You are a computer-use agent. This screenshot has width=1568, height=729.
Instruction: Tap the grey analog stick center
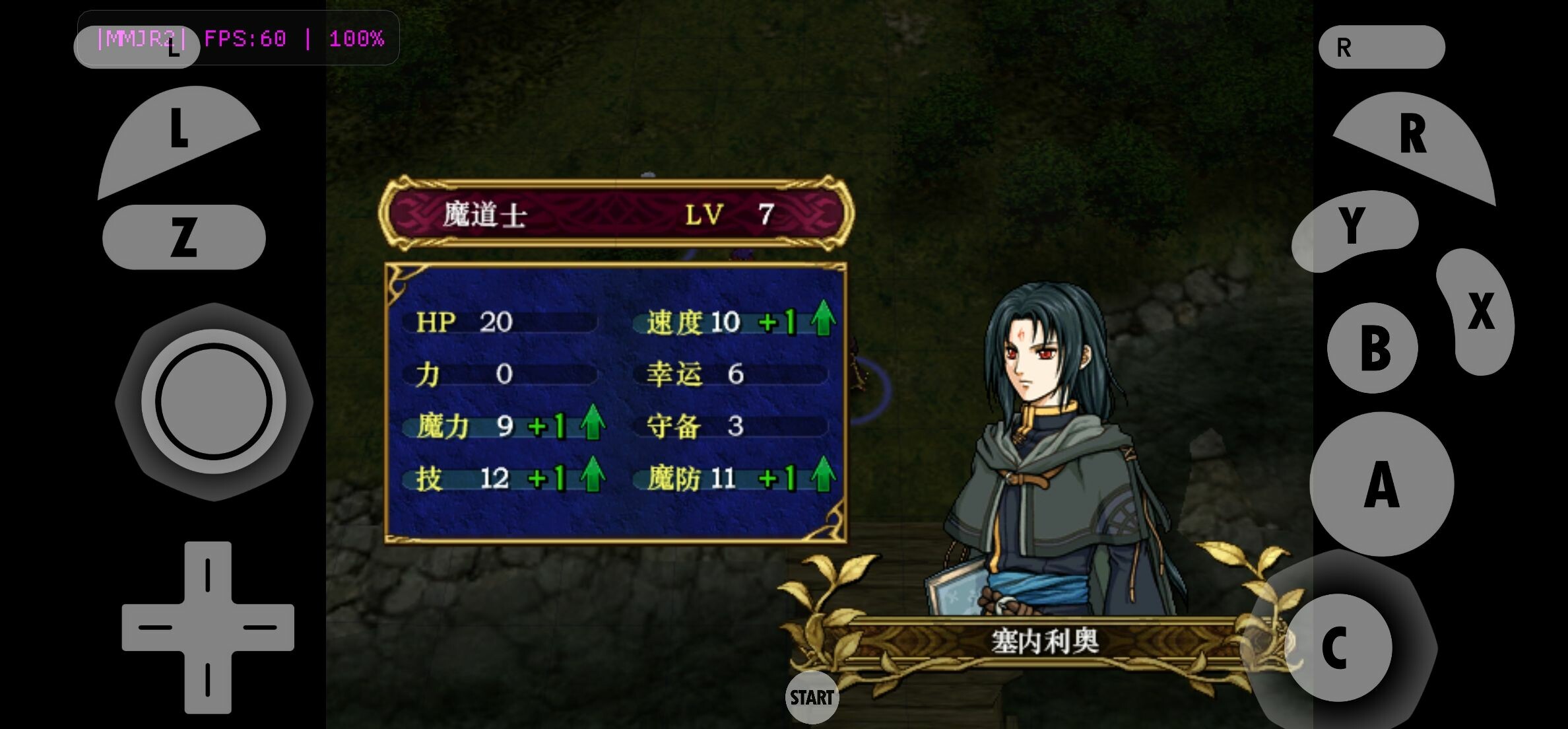214,401
